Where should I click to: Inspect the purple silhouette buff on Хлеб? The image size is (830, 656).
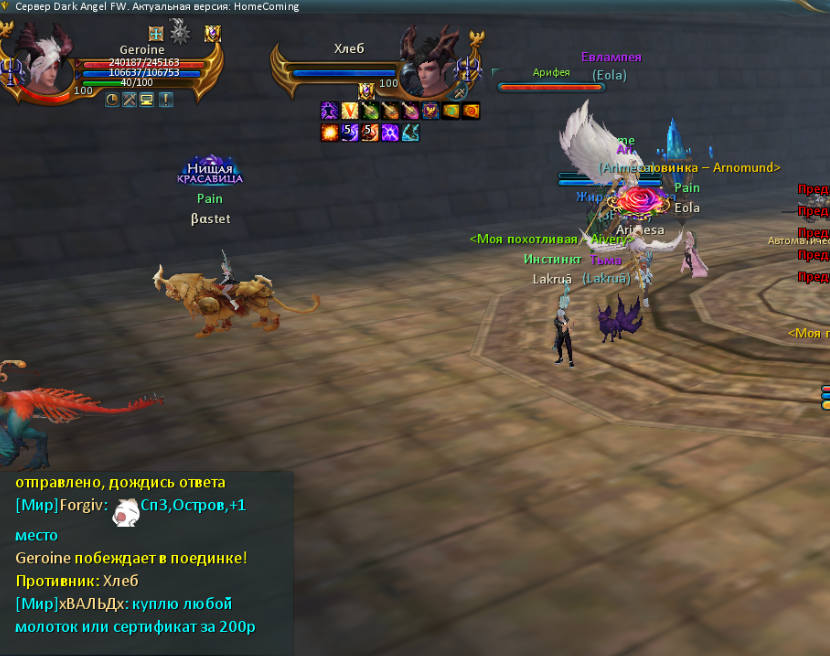click(x=329, y=111)
